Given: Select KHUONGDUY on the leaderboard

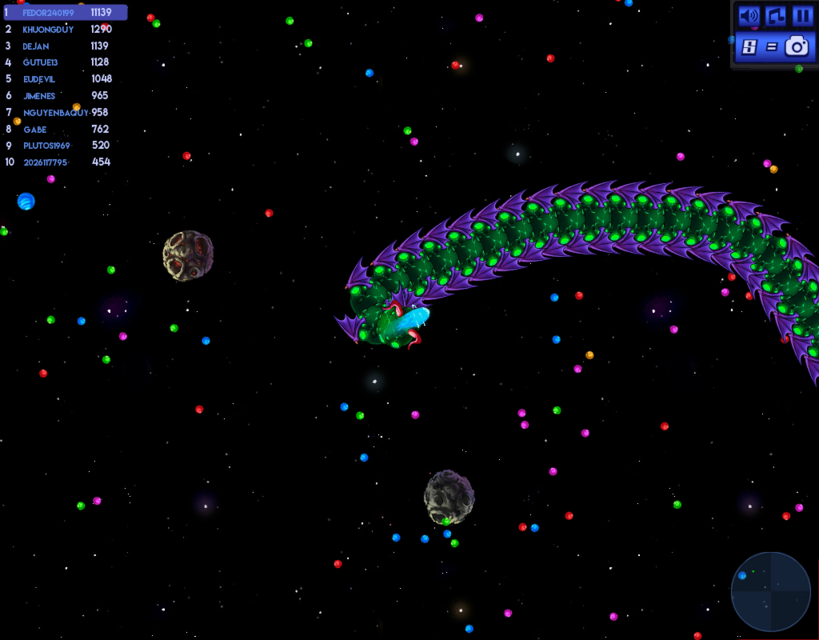Looking at the screenshot, I should pos(48,29).
